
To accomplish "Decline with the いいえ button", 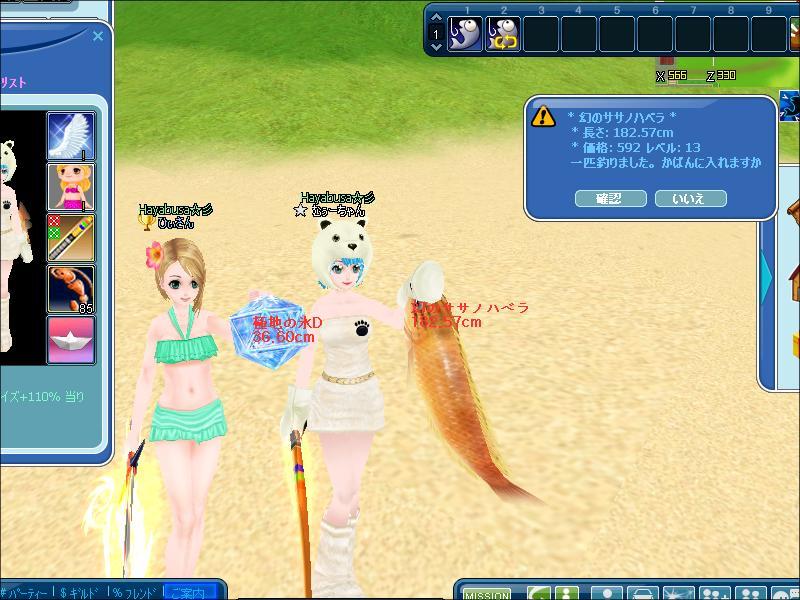I will click(690, 198).
